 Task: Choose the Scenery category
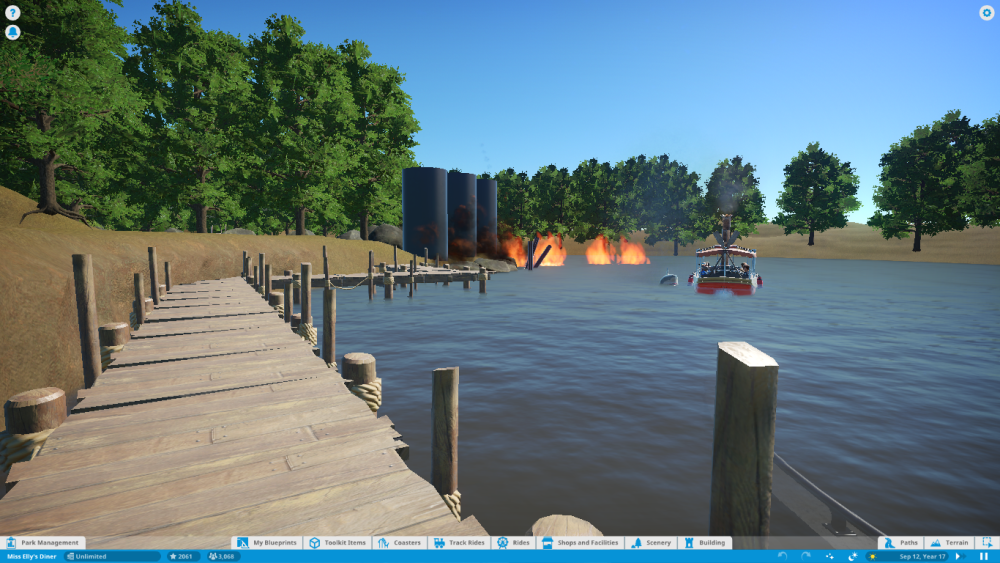pyautogui.click(x=651, y=543)
